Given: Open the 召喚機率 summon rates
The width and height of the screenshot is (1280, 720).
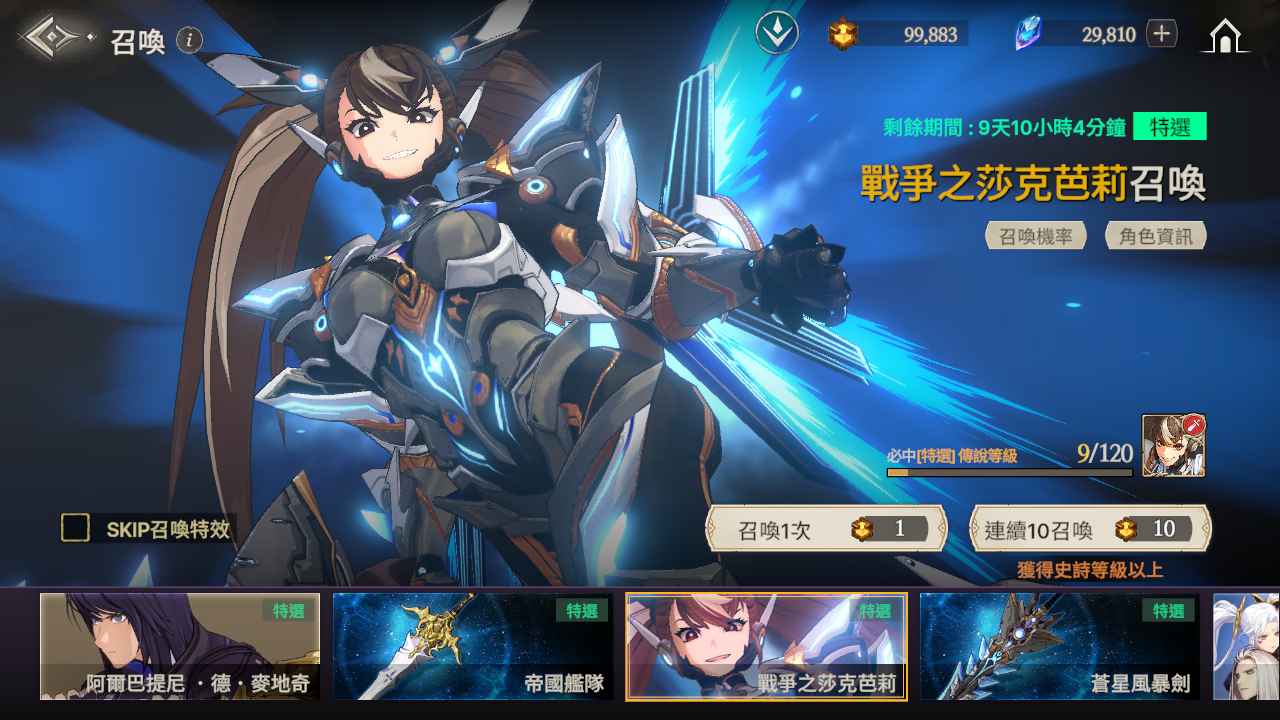Looking at the screenshot, I should click(1036, 236).
